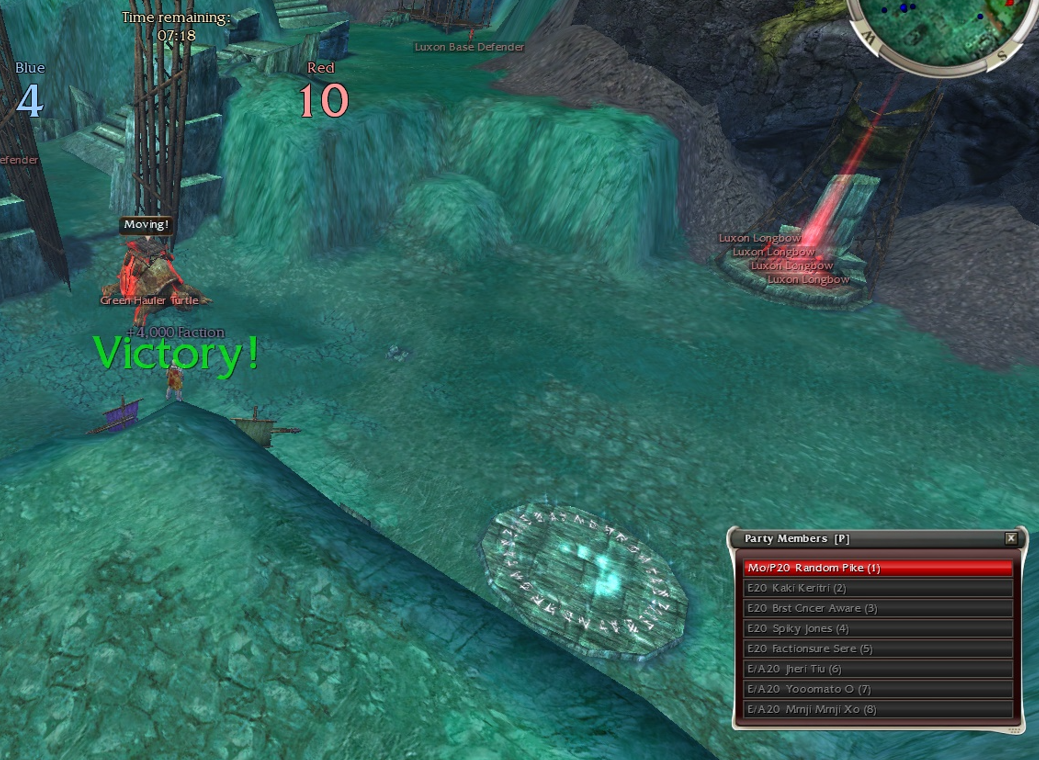This screenshot has width=1039, height=760.
Task: Close the Party Members window
Action: pyautogui.click(x=1011, y=538)
